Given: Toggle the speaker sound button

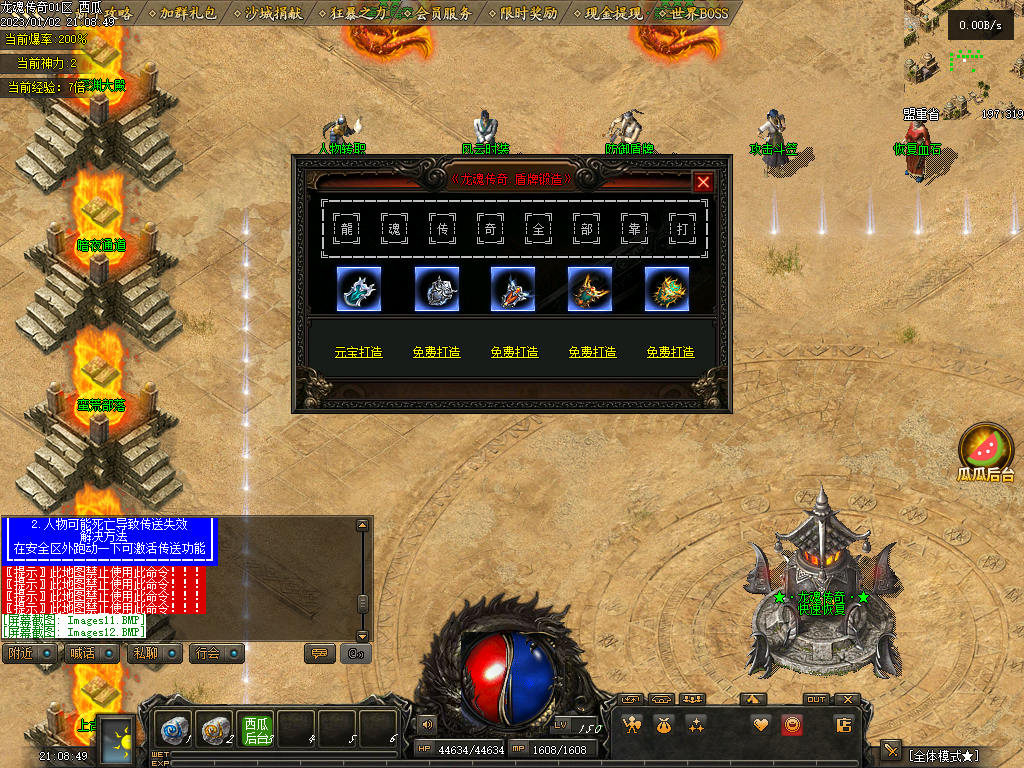Looking at the screenshot, I should (427, 724).
